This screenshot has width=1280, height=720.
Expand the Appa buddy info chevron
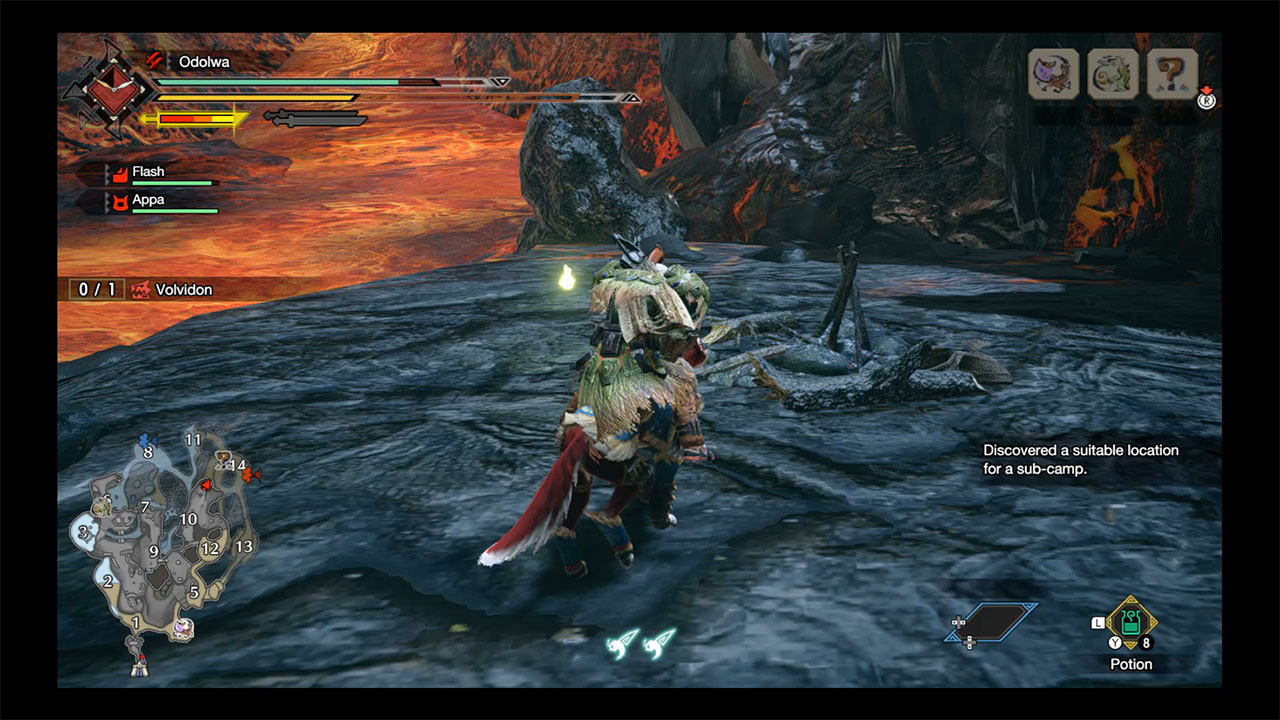[x=107, y=200]
